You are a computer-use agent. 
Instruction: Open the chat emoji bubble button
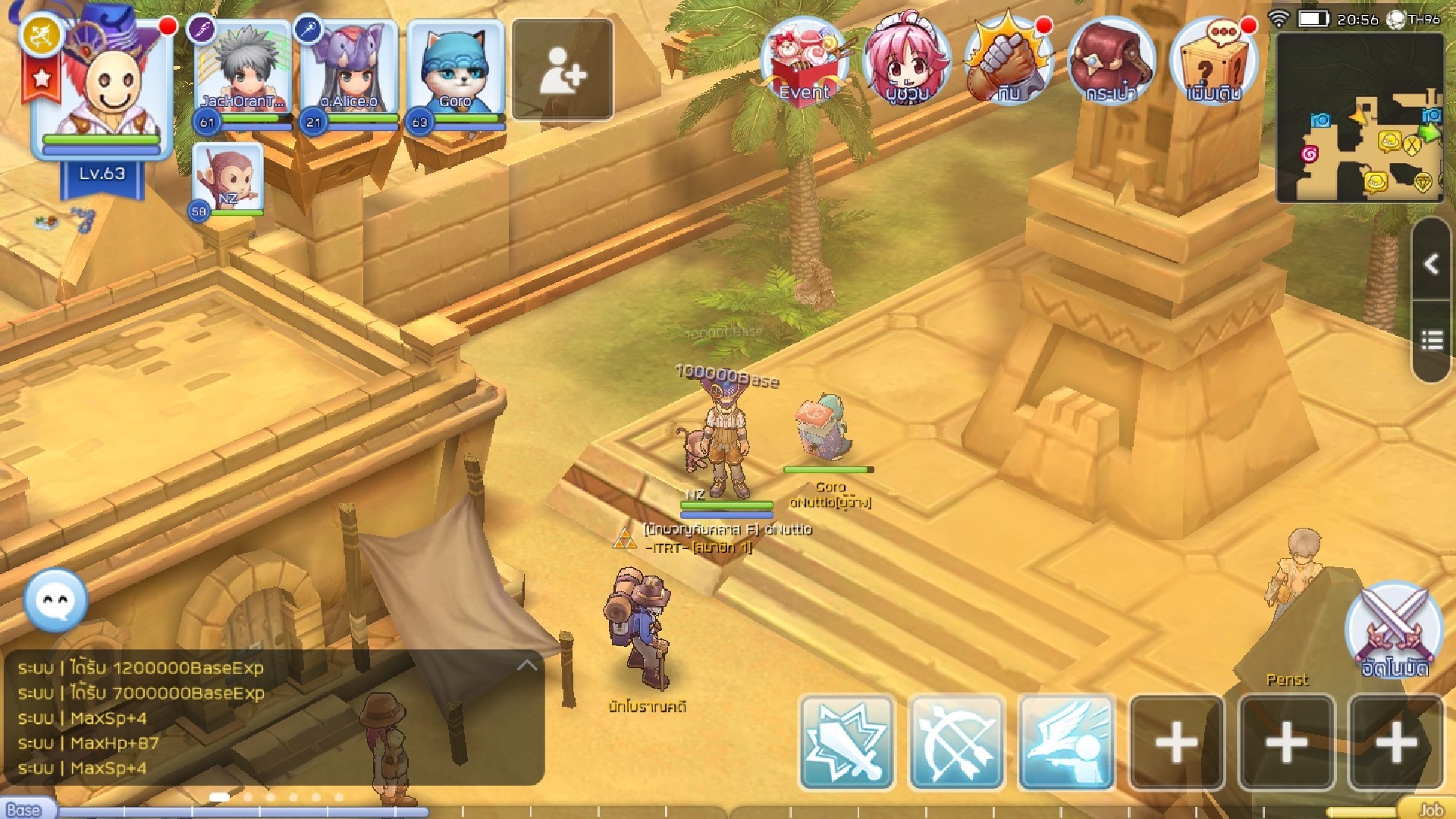click(55, 601)
